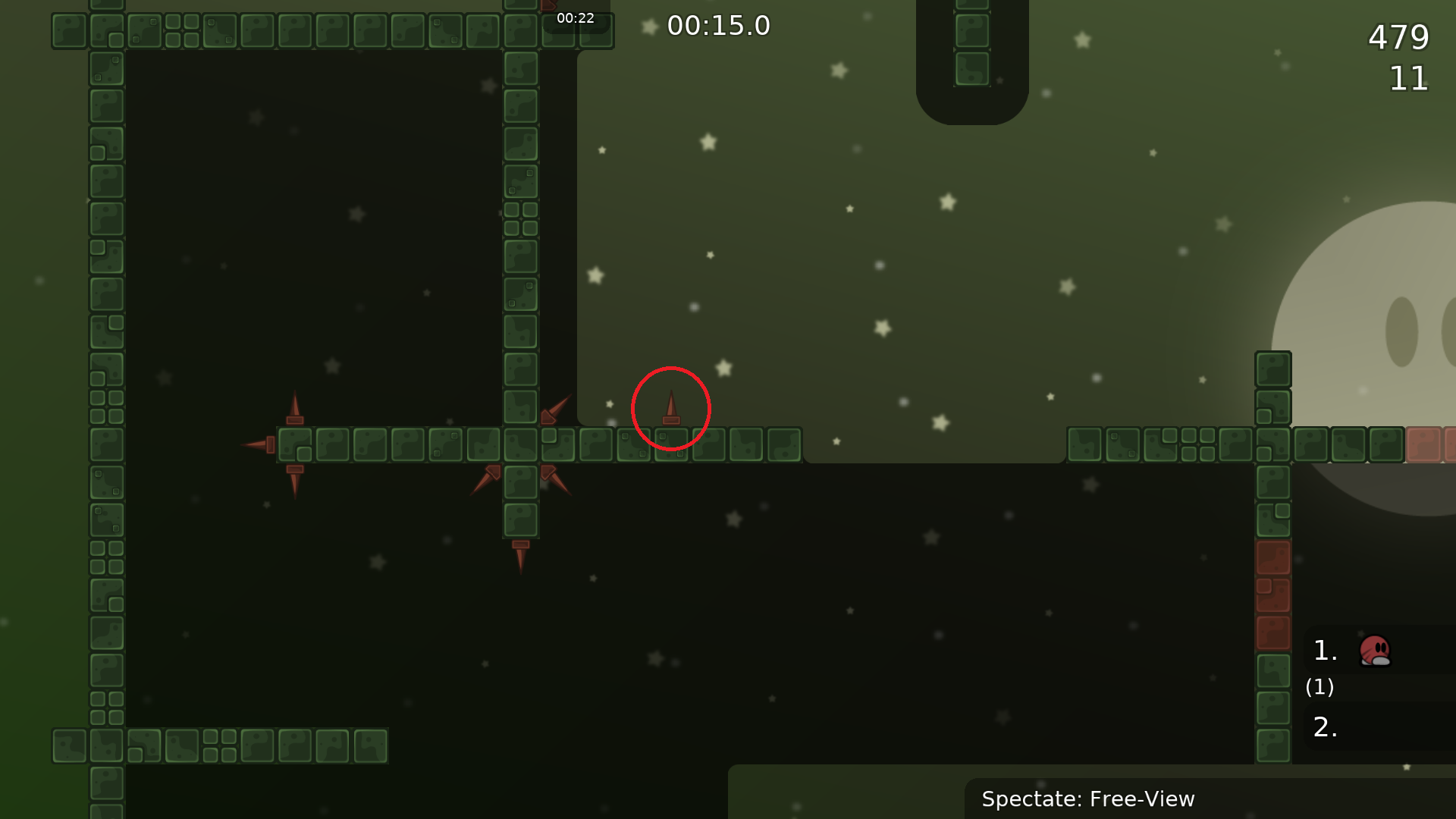
Task: Click the Spectate: Free-View label
Action: click(x=1088, y=799)
